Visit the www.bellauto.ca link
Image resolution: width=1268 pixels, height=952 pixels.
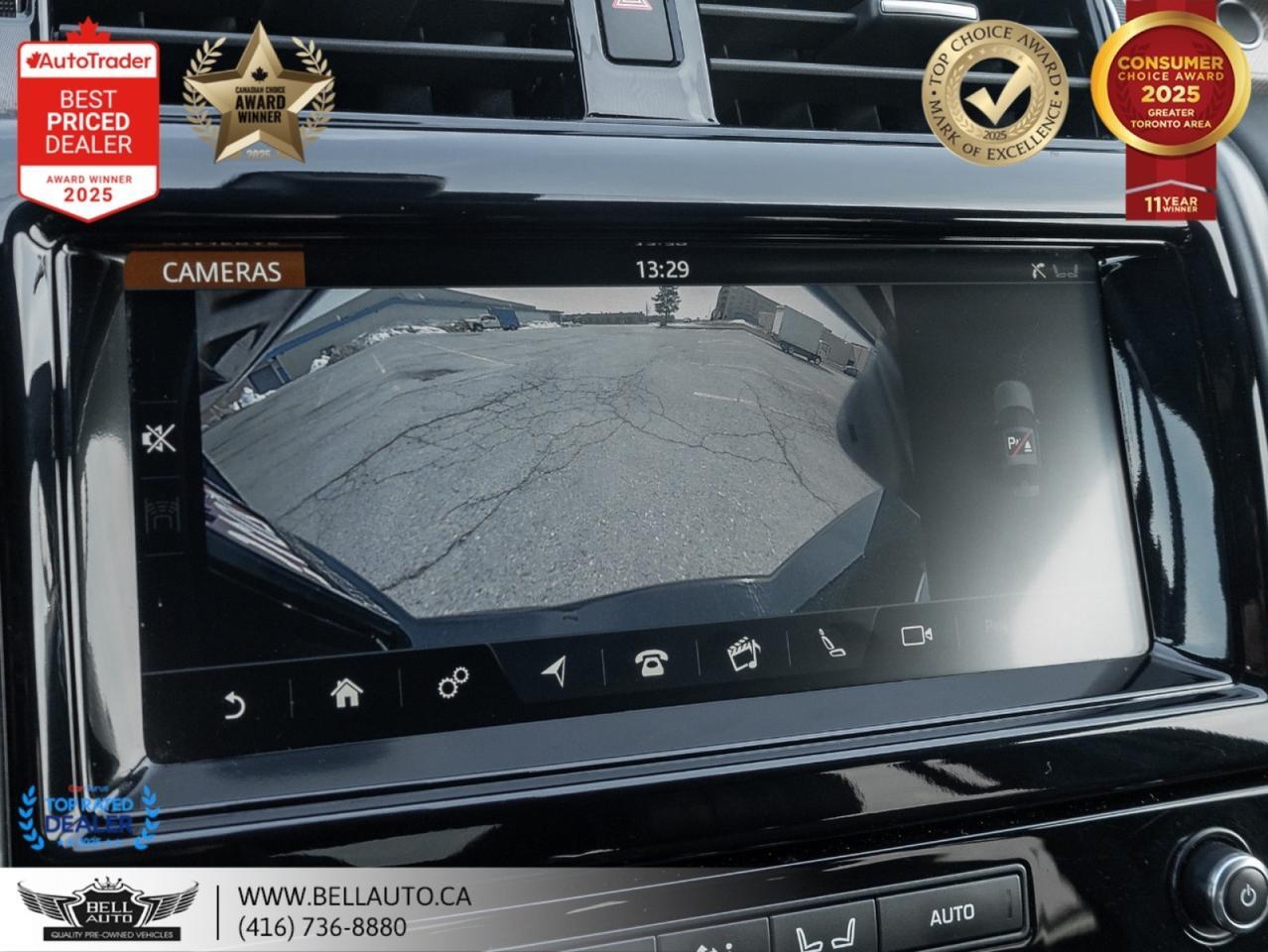point(354,895)
